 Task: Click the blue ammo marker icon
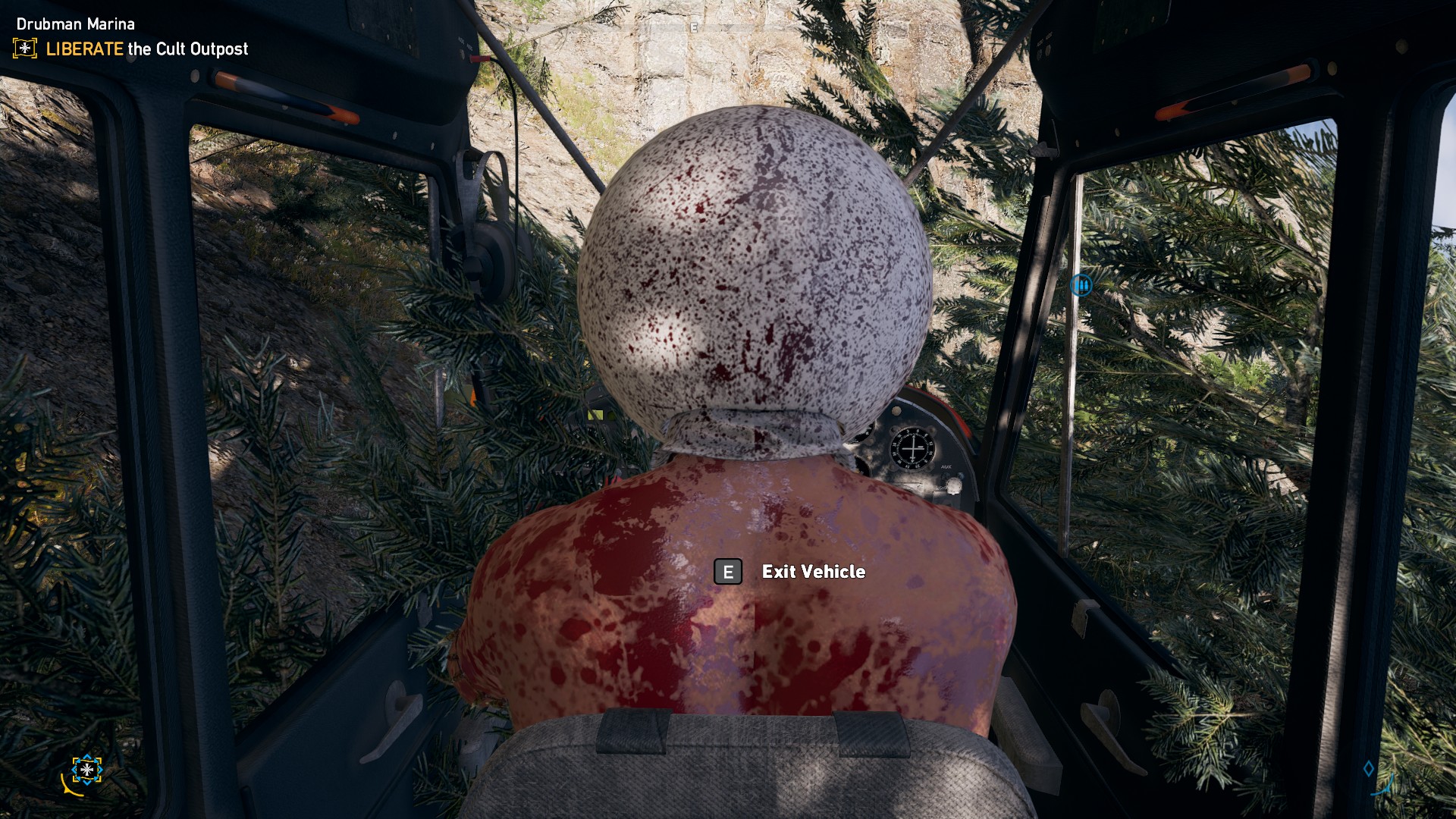tap(1081, 285)
